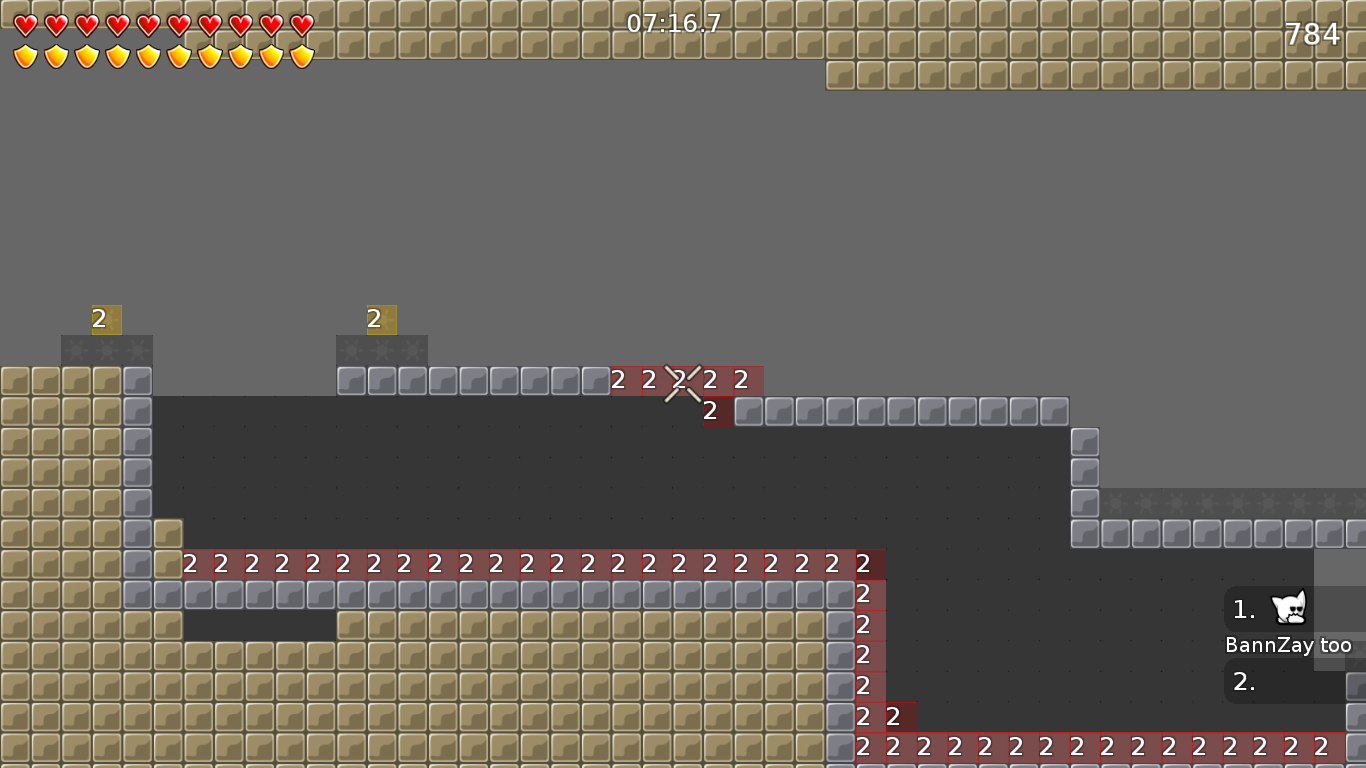Image resolution: width=1366 pixels, height=768 pixels.
Task: Click the score counter showing 784
Action: point(1313,33)
